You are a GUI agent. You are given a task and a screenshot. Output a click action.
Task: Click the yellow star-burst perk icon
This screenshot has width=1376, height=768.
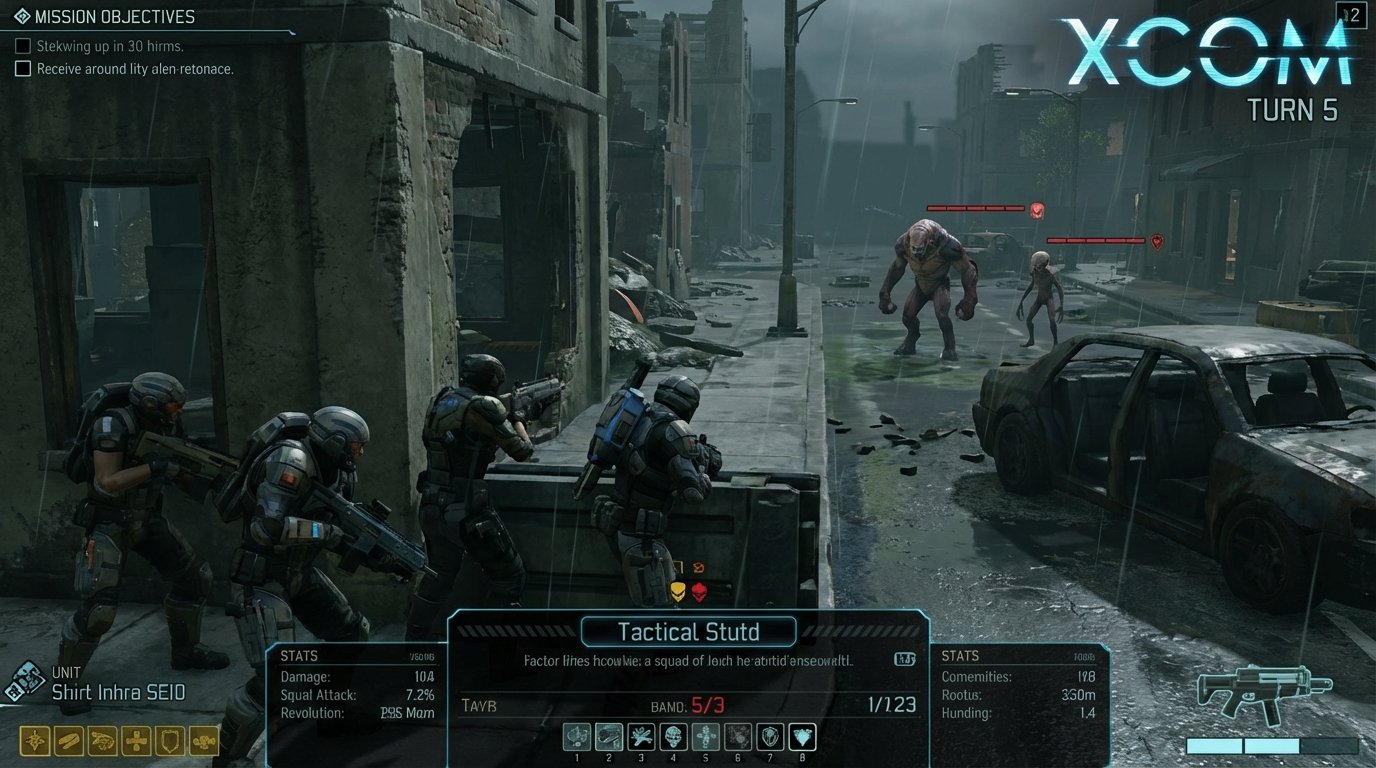click(35, 741)
